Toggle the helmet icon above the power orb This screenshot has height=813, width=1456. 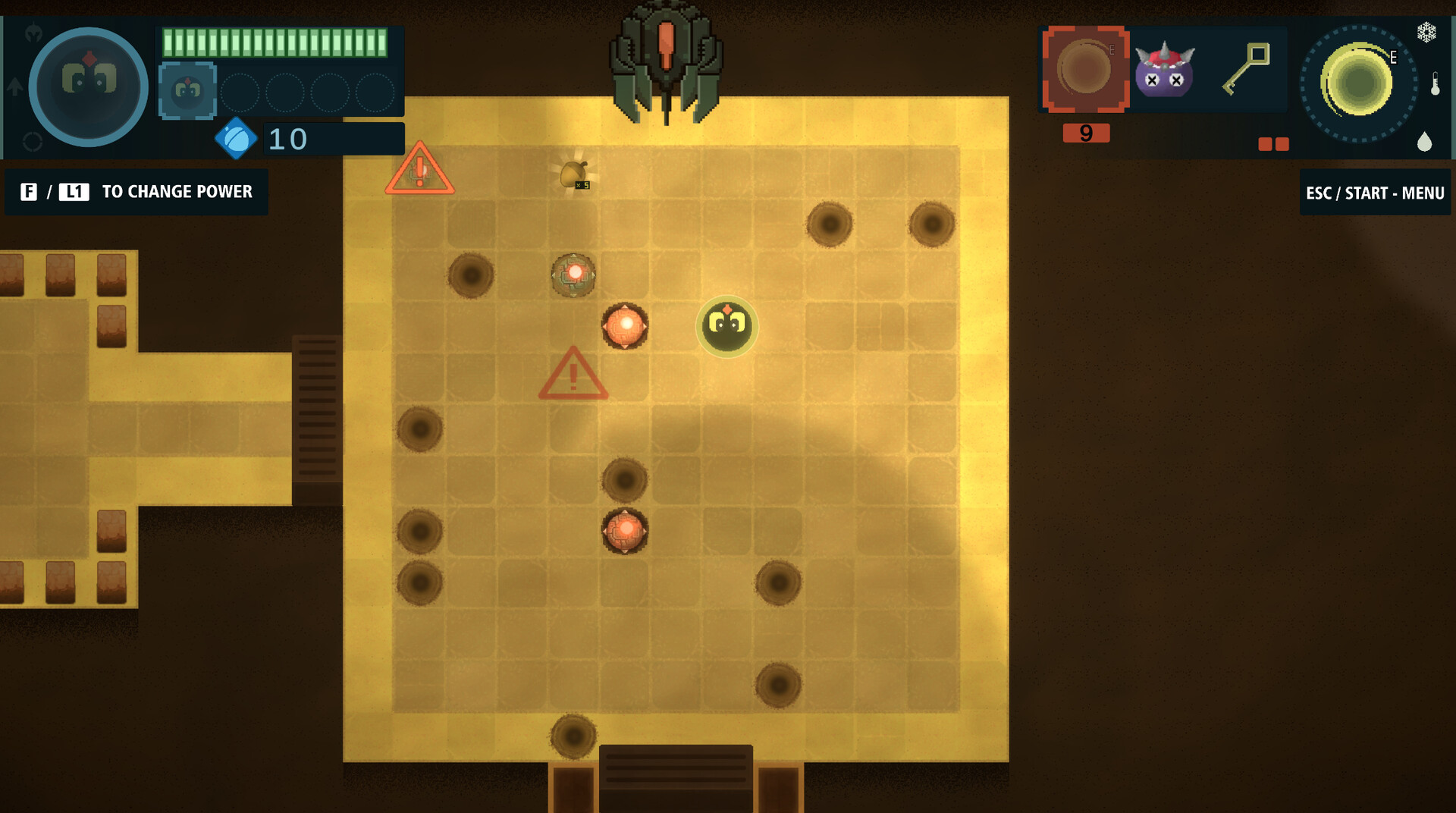tap(33, 31)
